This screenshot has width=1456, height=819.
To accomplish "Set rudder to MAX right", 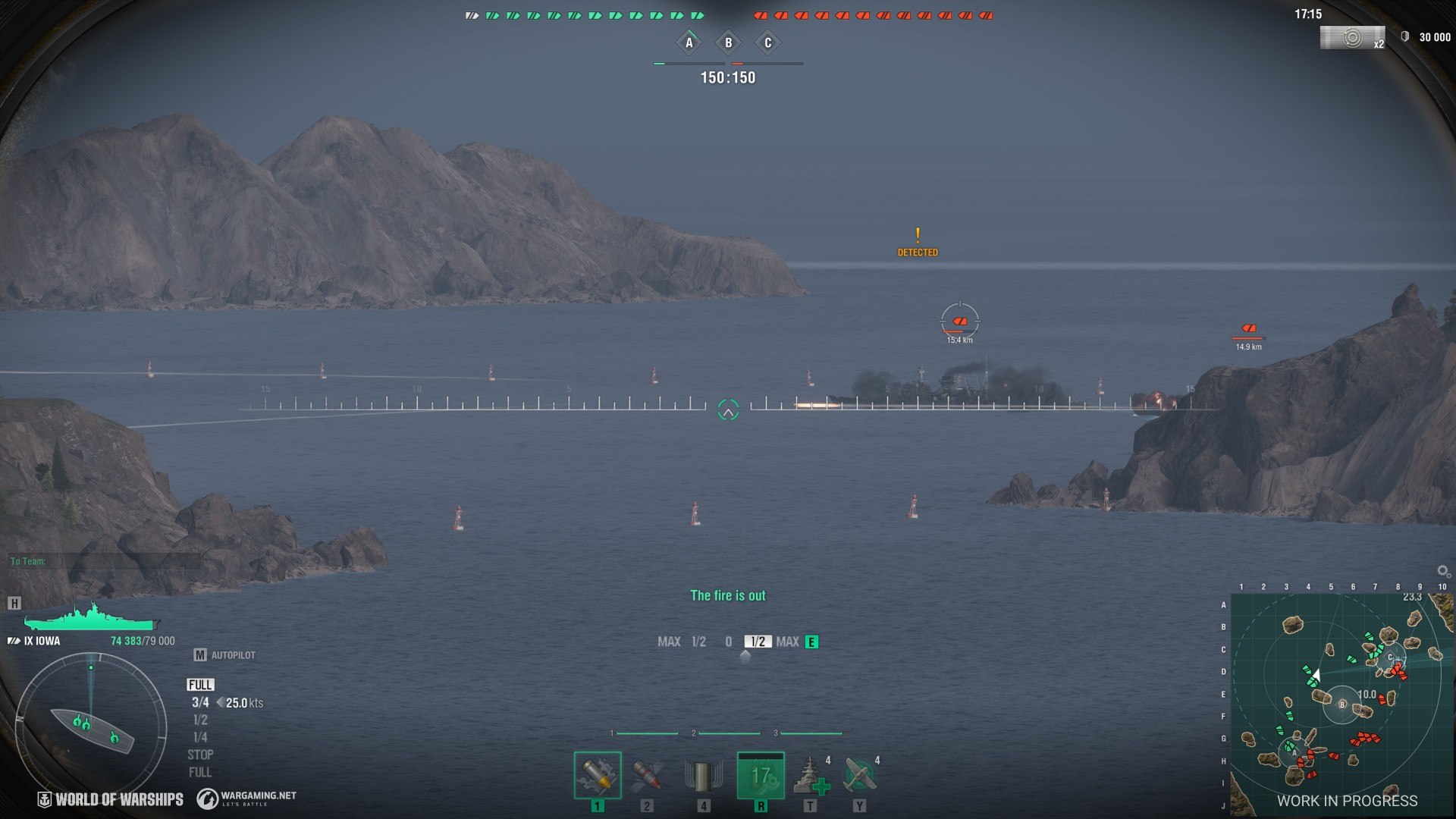I will tap(787, 642).
